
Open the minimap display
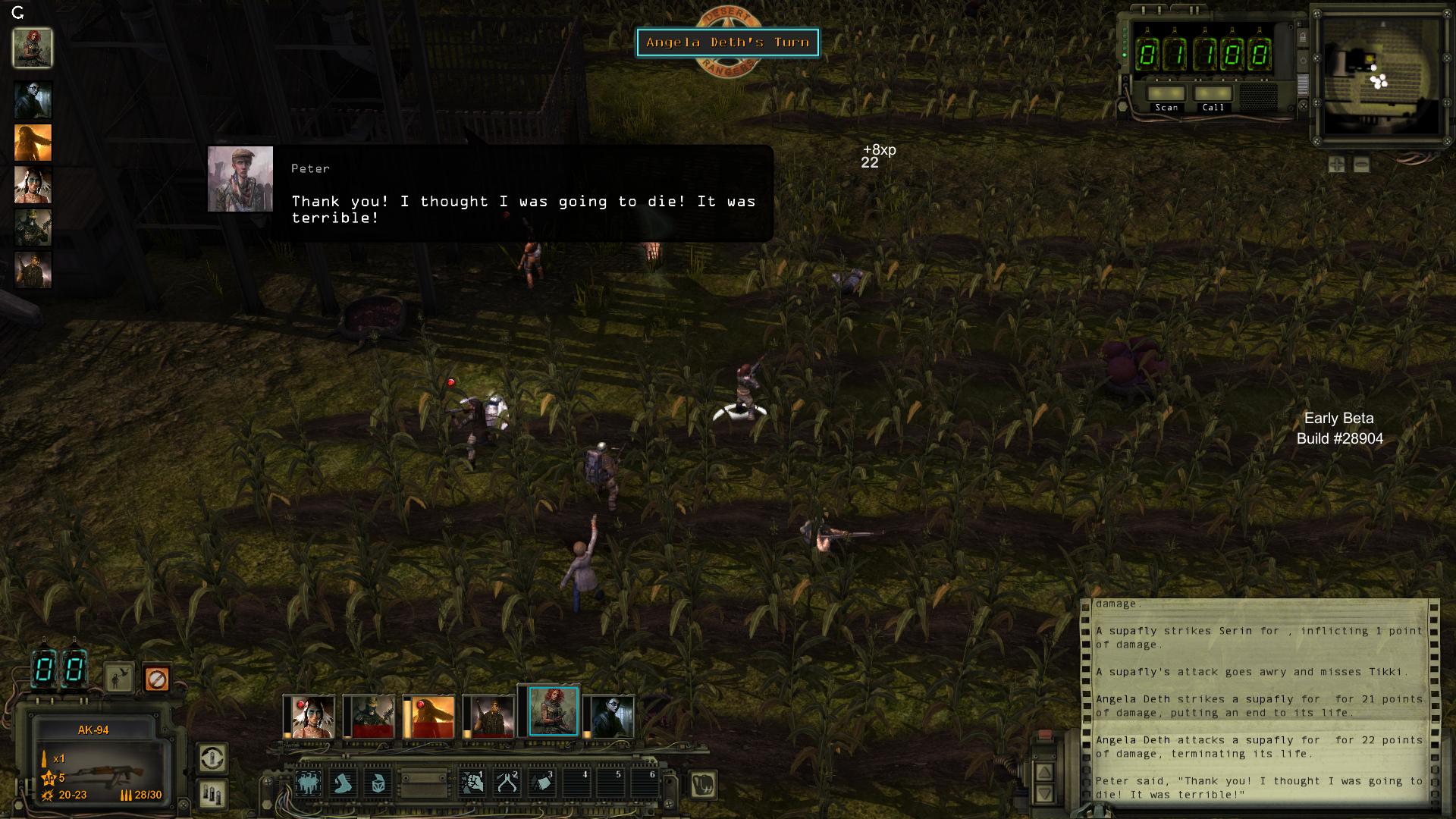coord(1379,76)
